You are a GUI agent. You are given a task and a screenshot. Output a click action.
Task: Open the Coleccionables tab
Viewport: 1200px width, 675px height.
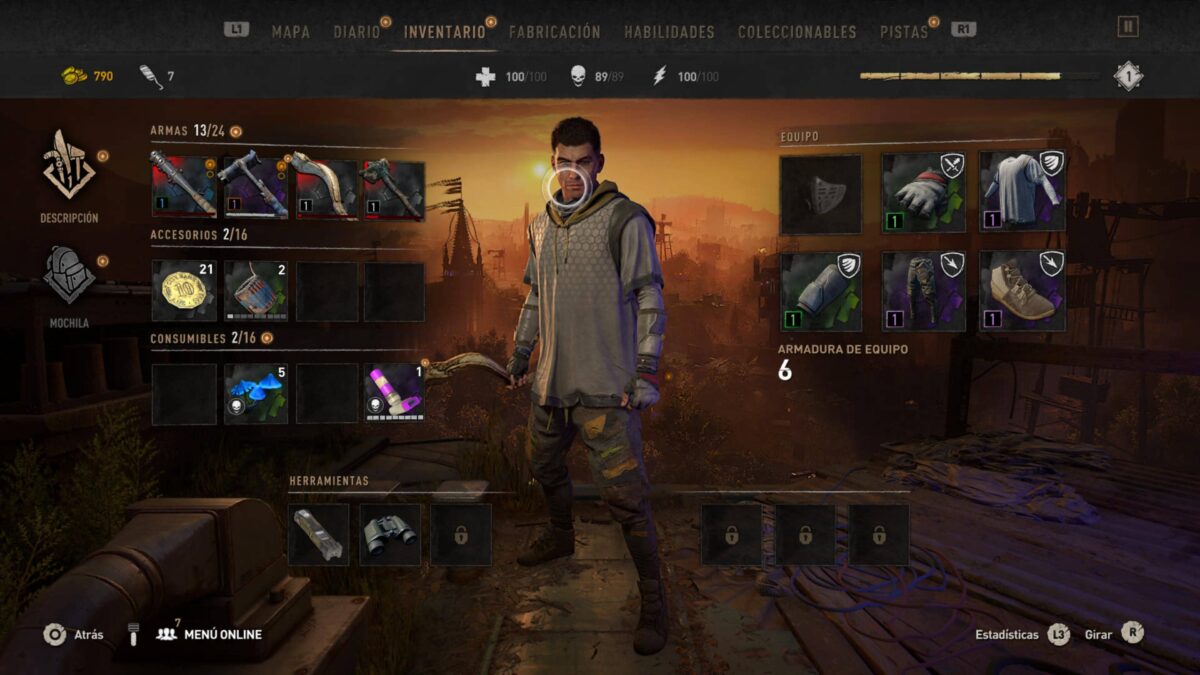tap(797, 32)
